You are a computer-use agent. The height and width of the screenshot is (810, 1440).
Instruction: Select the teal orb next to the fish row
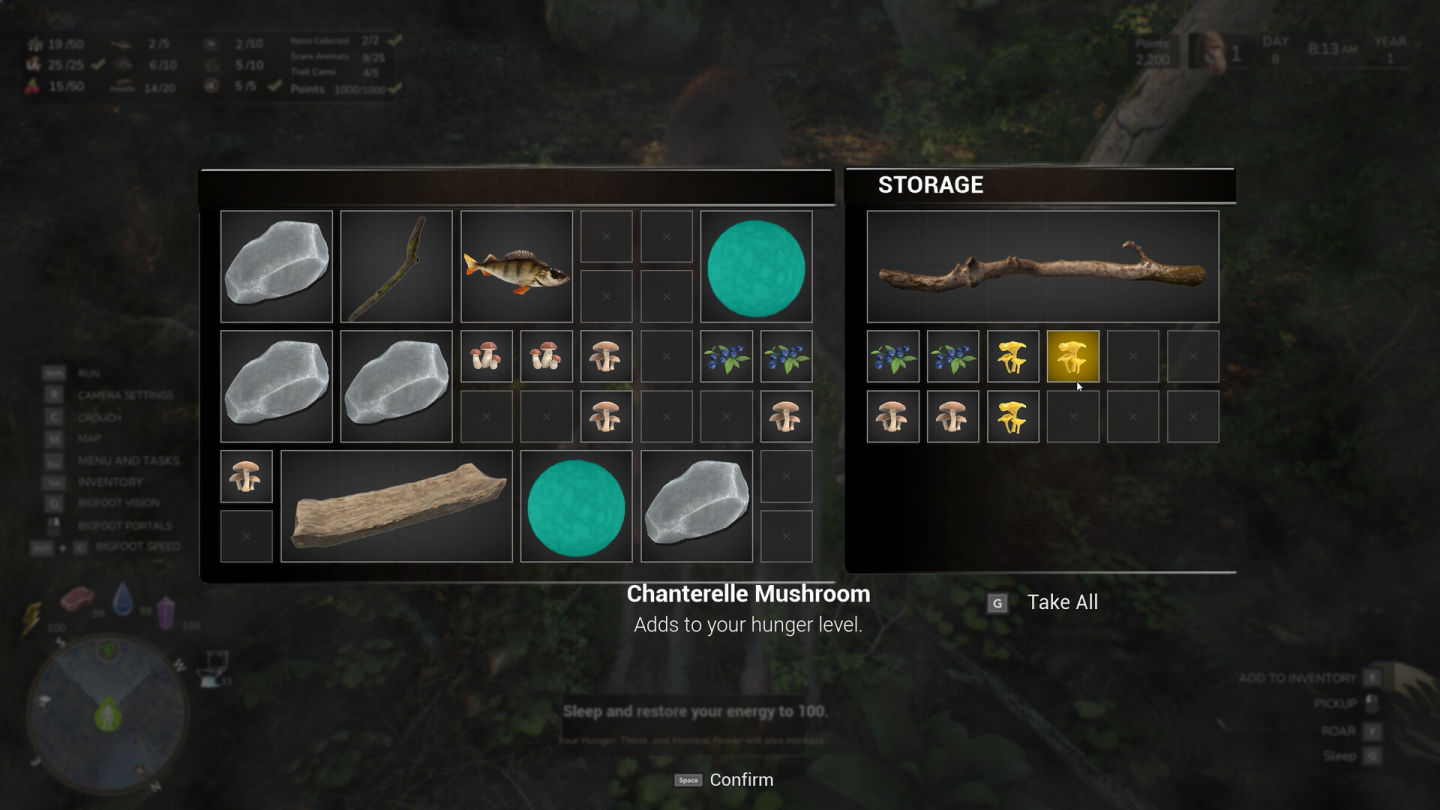tap(756, 267)
